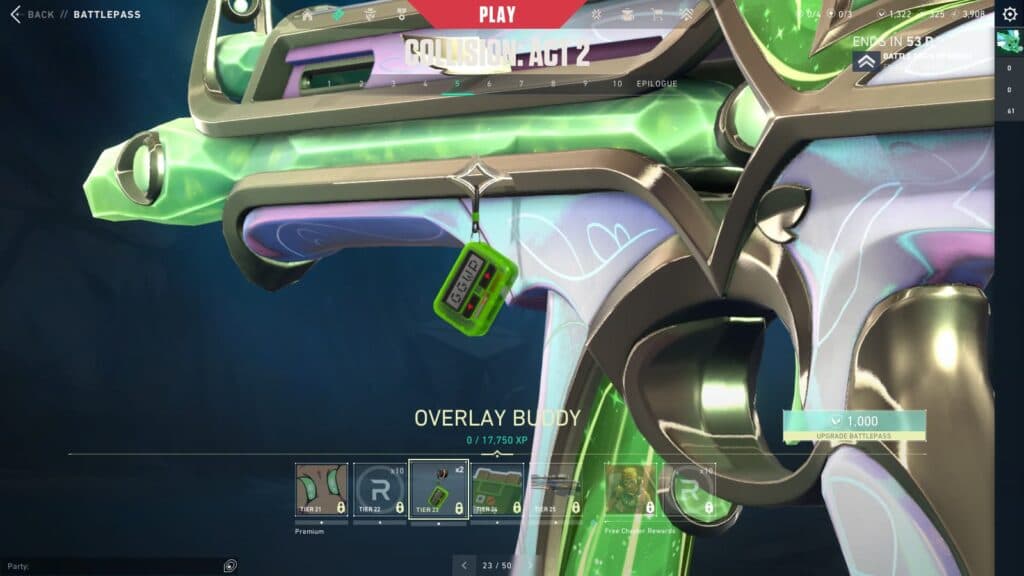
Task: Jump to chapter 10 of the battlepass
Action: [x=617, y=84]
